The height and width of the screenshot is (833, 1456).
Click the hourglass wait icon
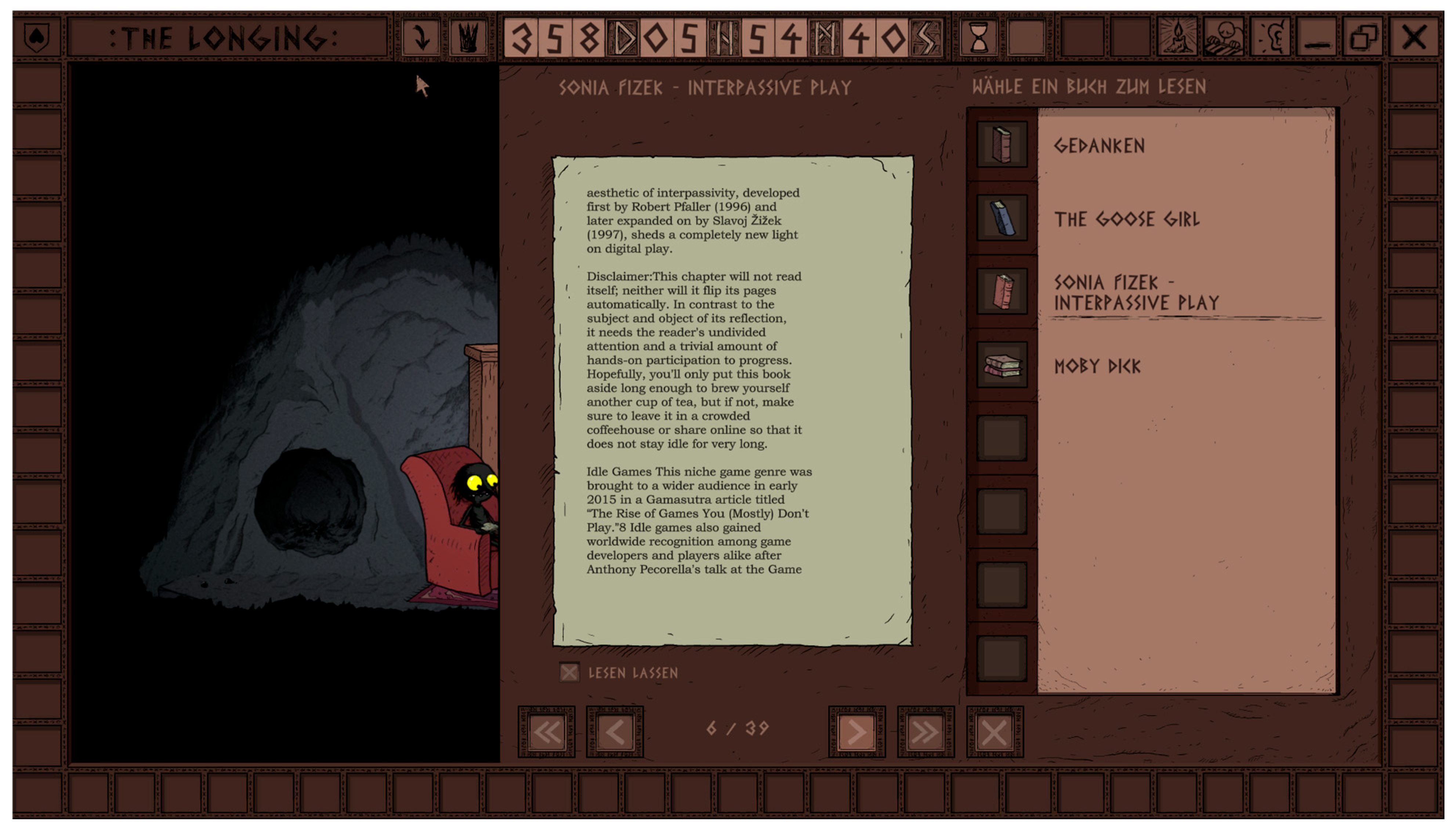coord(979,38)
